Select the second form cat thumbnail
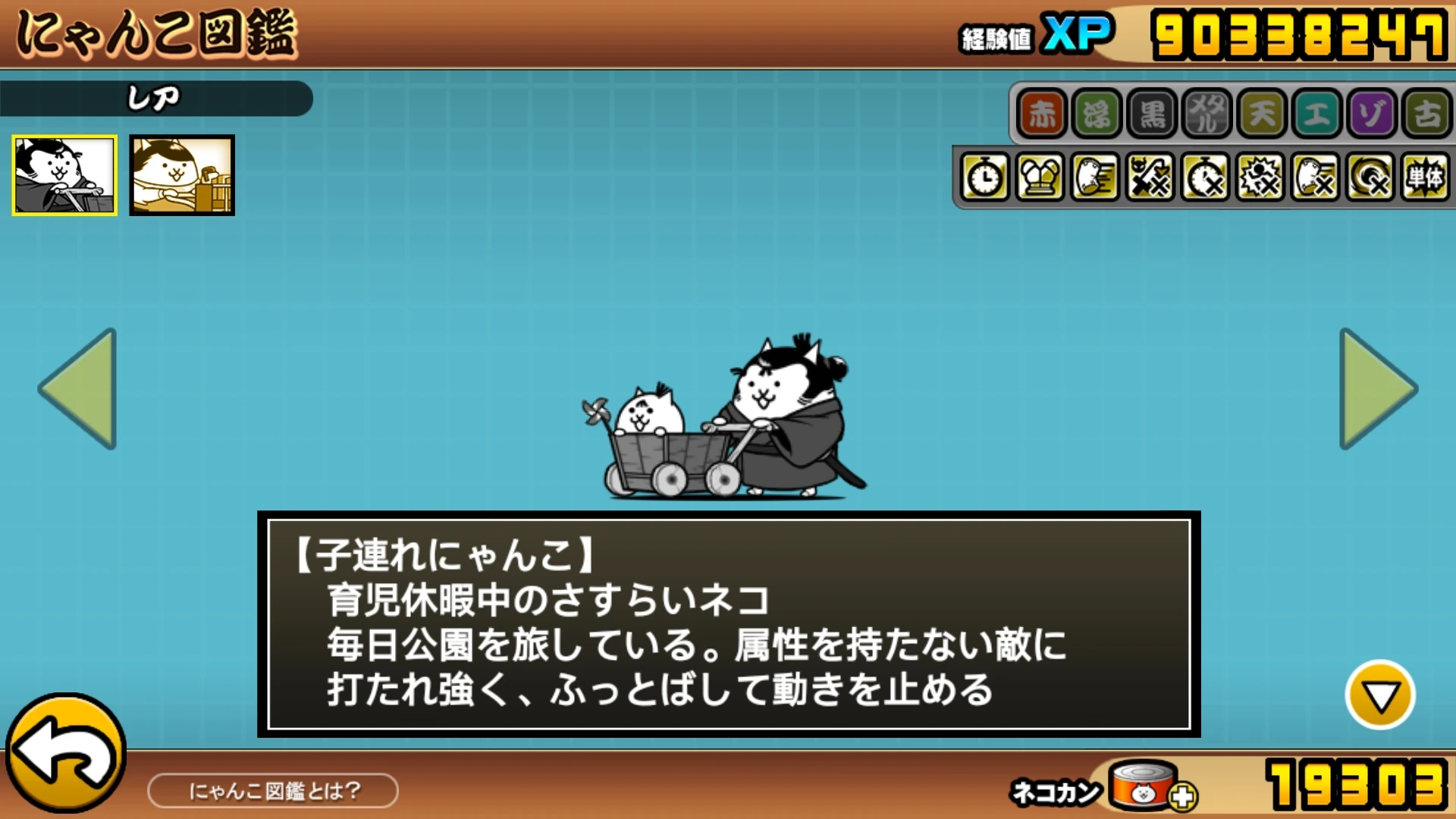 (182, 176)
